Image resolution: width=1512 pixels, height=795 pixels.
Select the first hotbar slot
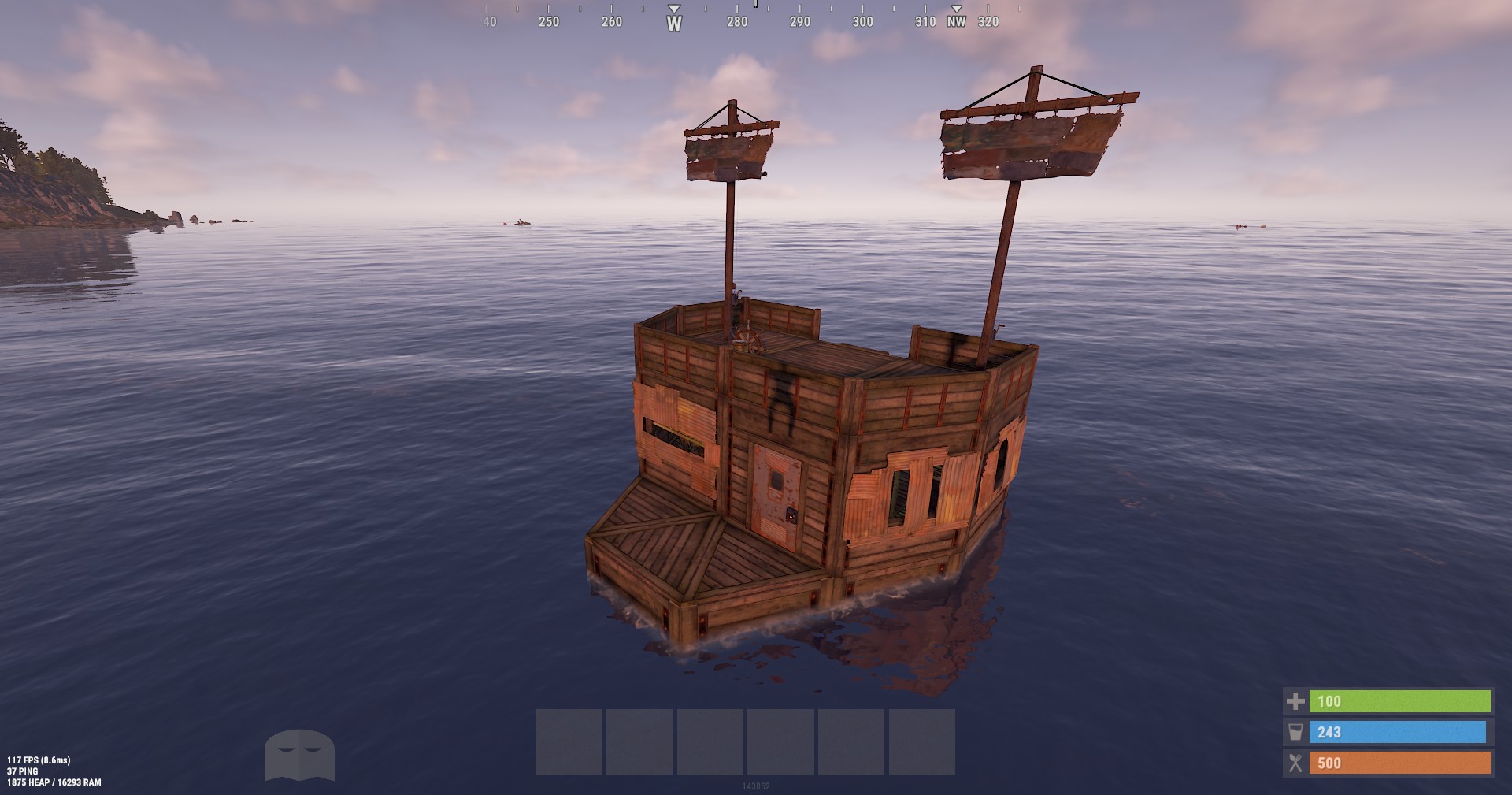pyautogui.click(x=569, y=741)
